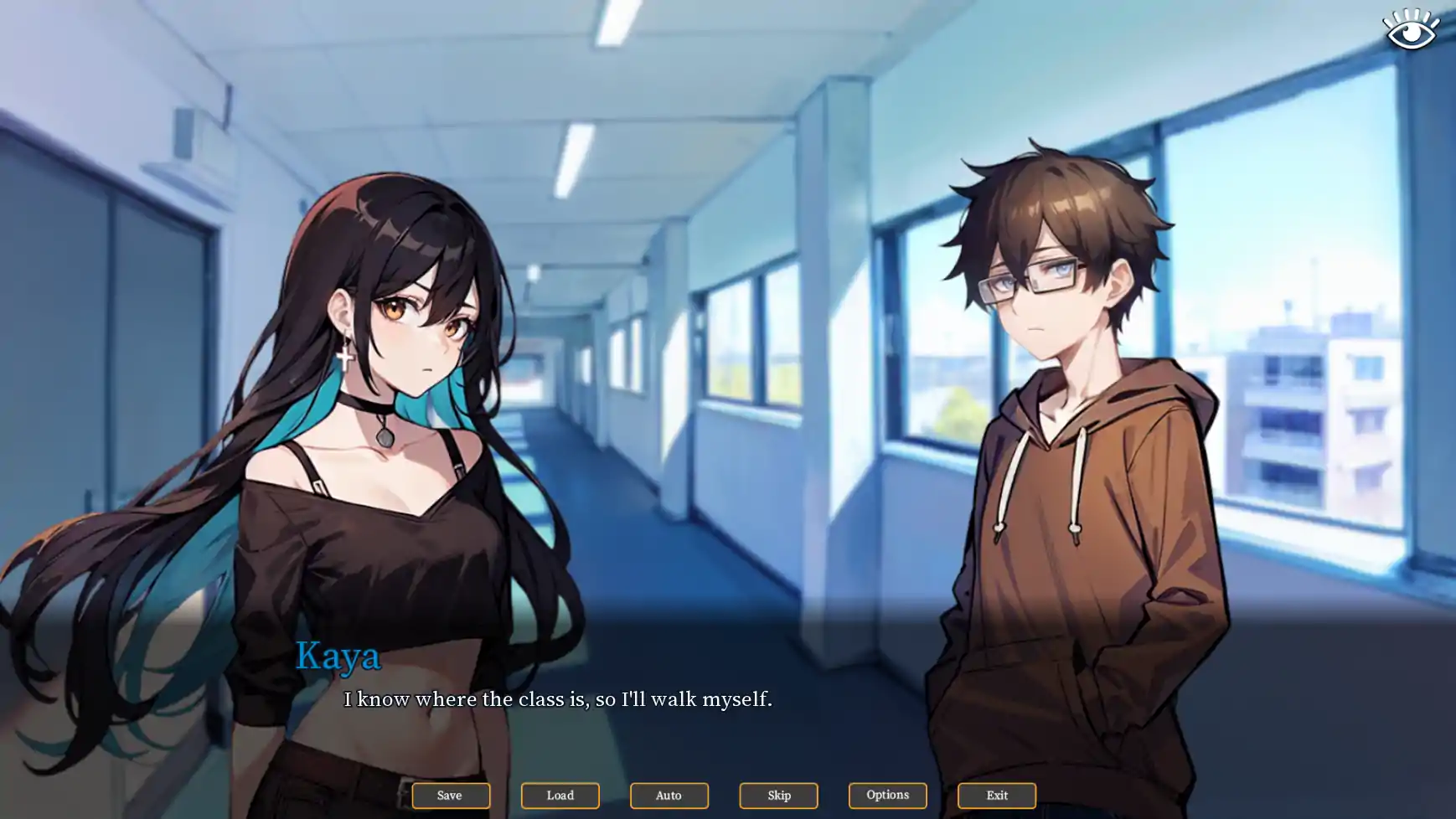This screenshot has height=819, width=1456.
Task: Click the Save button
Action: [450, 795]
